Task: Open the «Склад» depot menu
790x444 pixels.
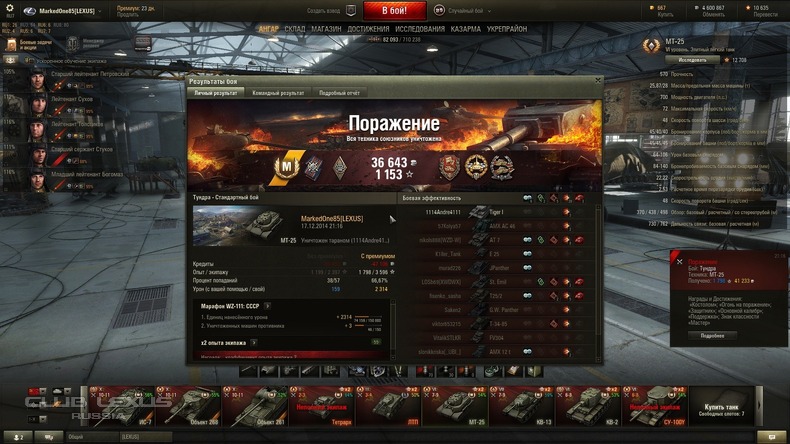Action: pos(295,29)
